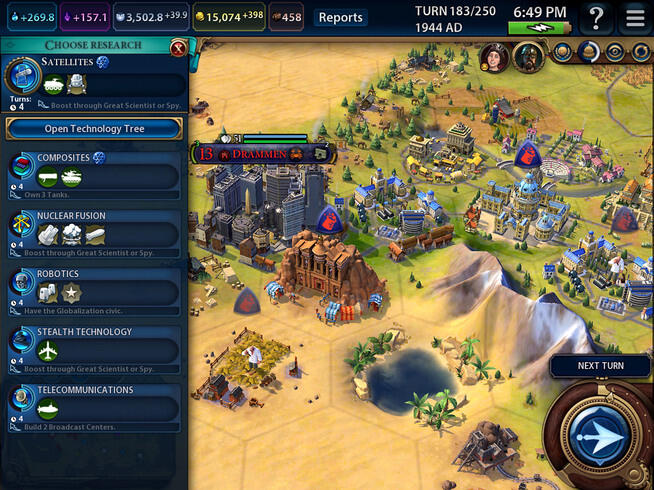Viewport: 654px width, 490px height.
Task: Show the gold treasury details
Action: (227, 17)
